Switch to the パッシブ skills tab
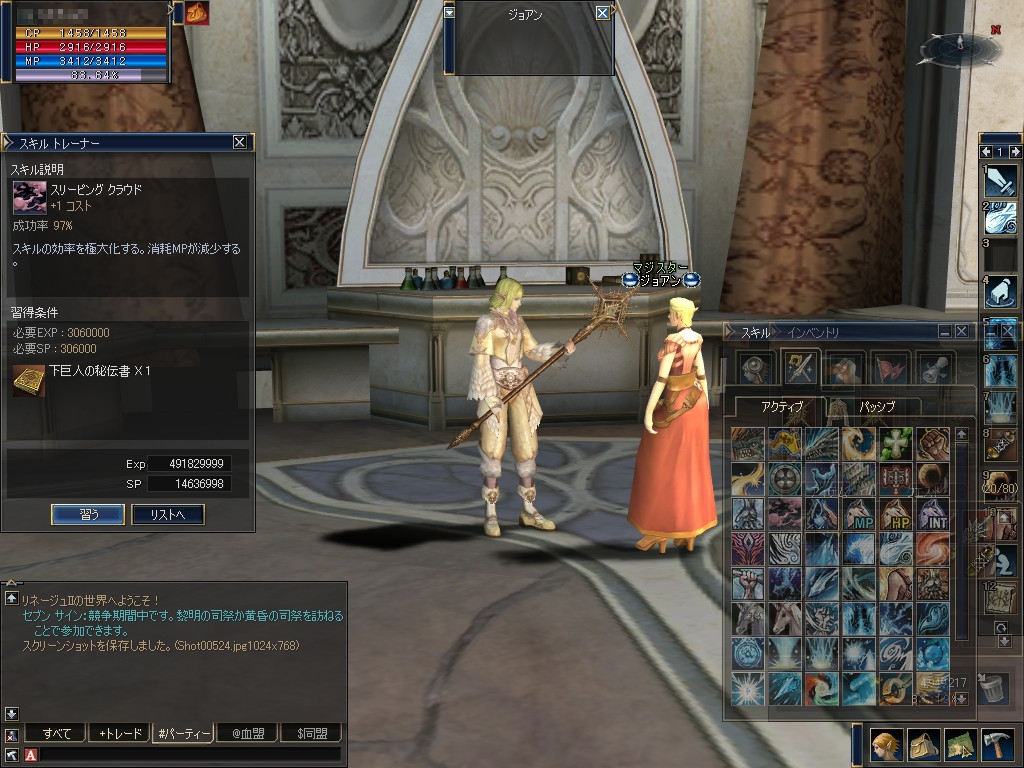Viewport: 1024px width, 768px height. [877, 407]
